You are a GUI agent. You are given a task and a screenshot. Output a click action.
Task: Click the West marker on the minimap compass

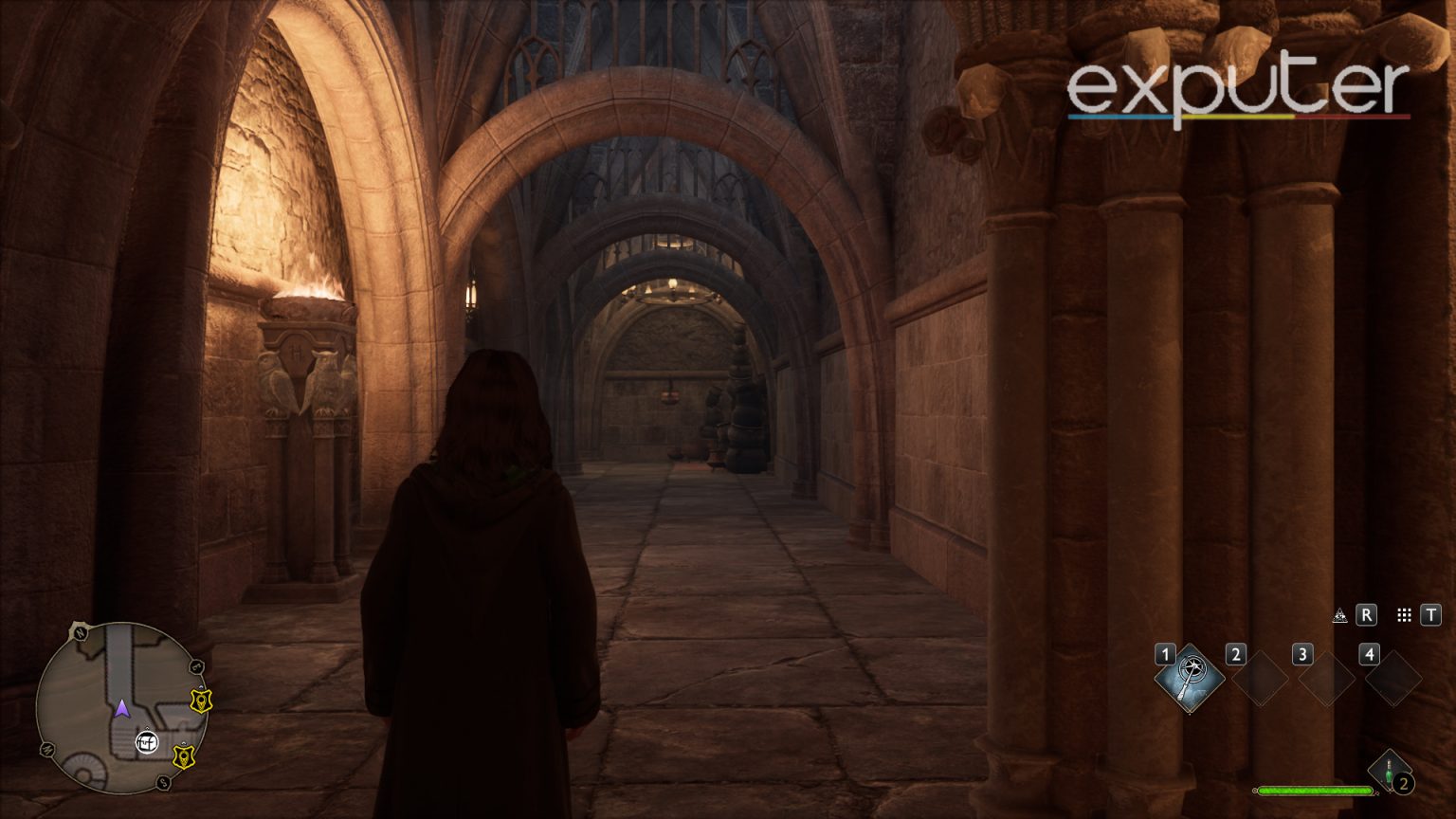(48, 749)
